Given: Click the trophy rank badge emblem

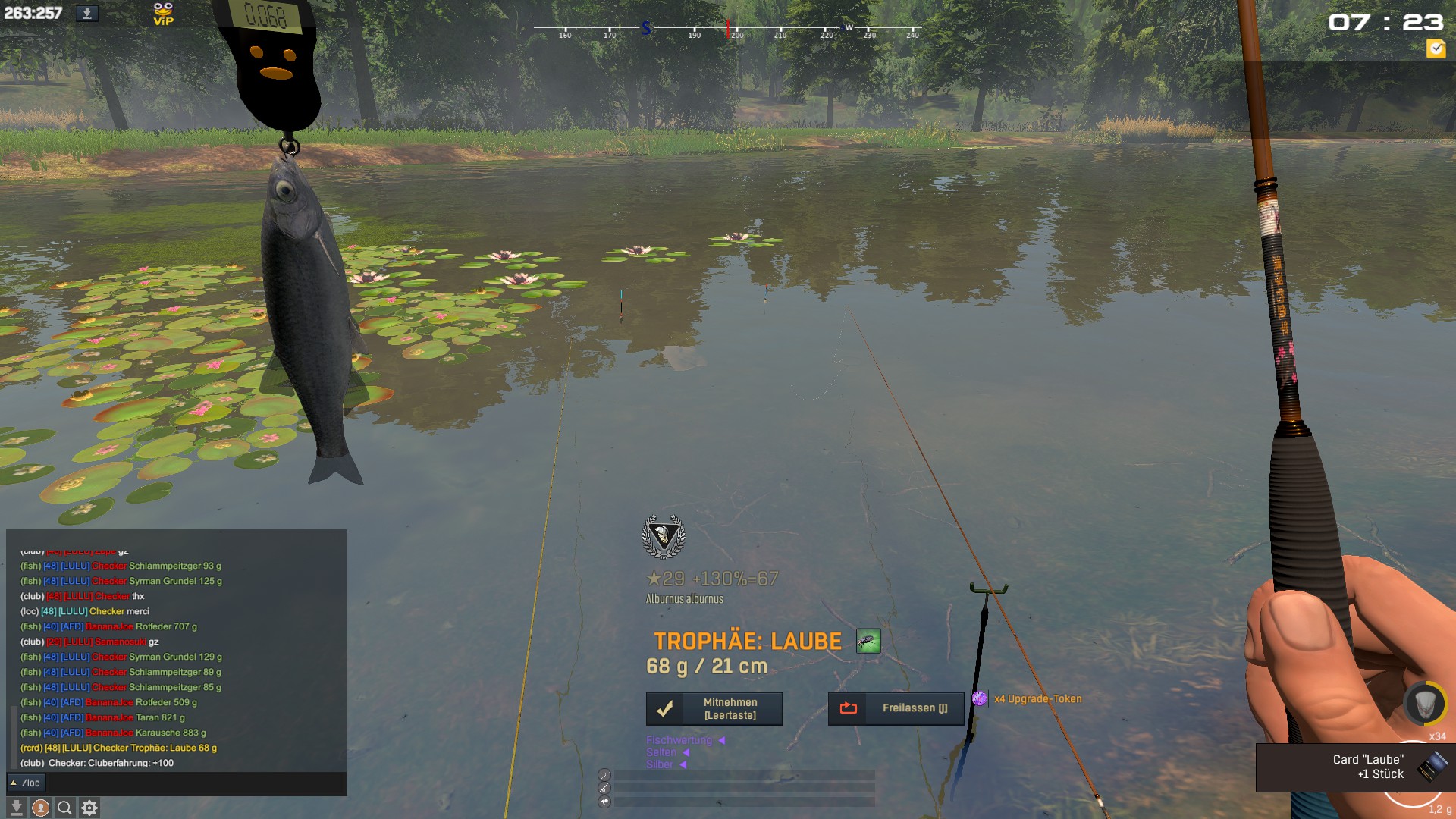Looking at the screenshot, I should click(x=664, y=537).
